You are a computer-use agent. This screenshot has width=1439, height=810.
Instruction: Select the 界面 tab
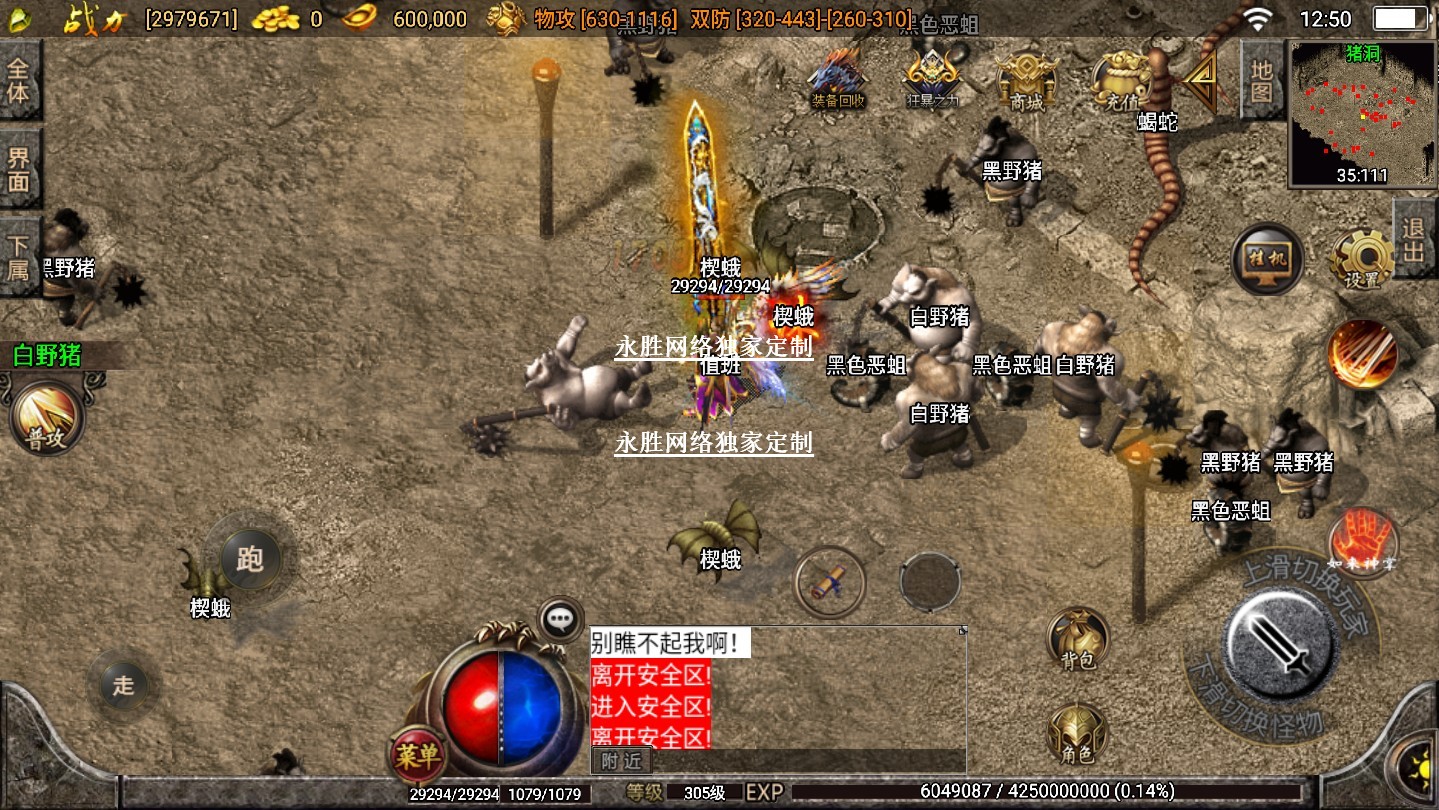tap(19, 169)
